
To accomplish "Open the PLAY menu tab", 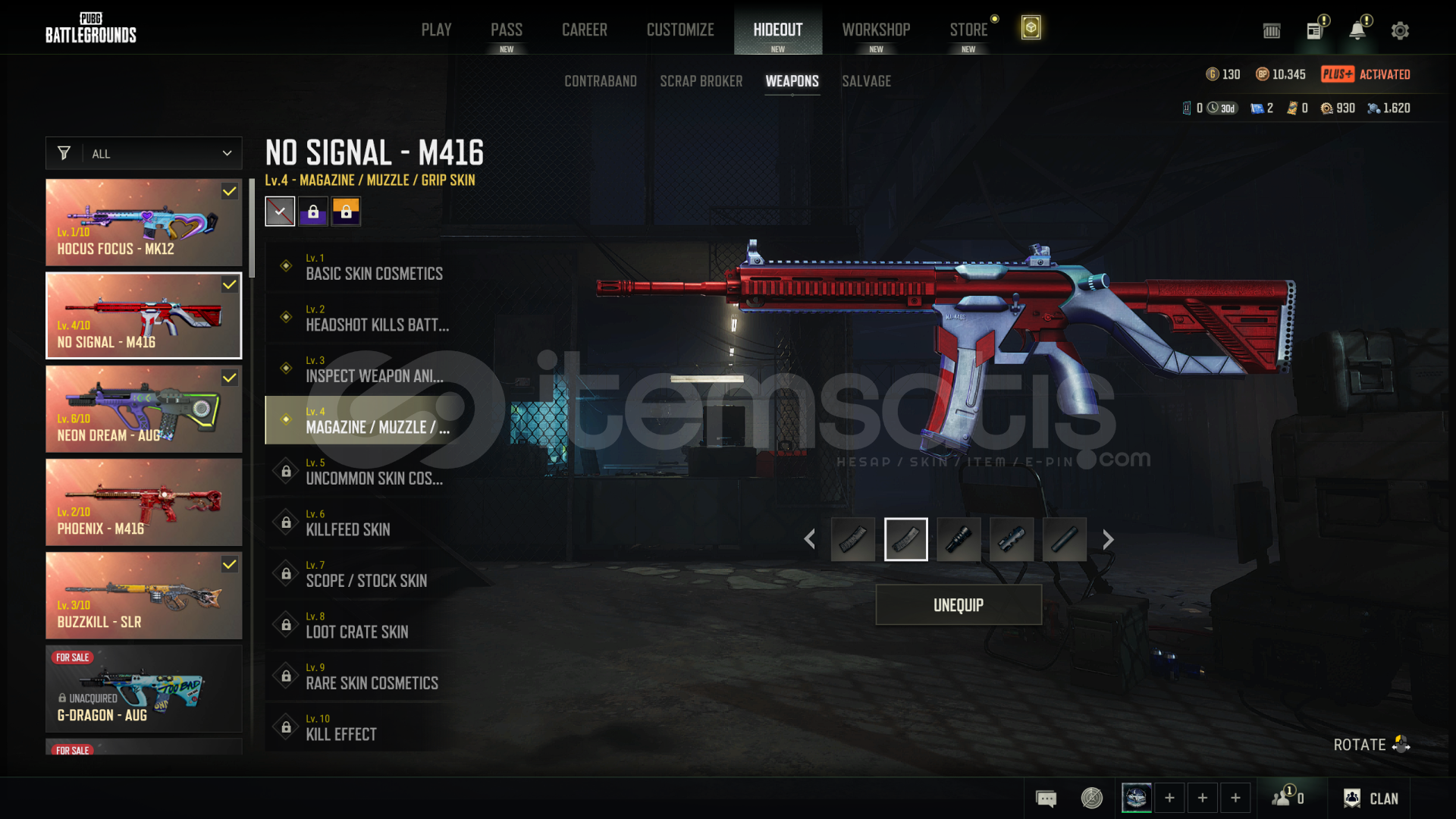I will [436, 30].
